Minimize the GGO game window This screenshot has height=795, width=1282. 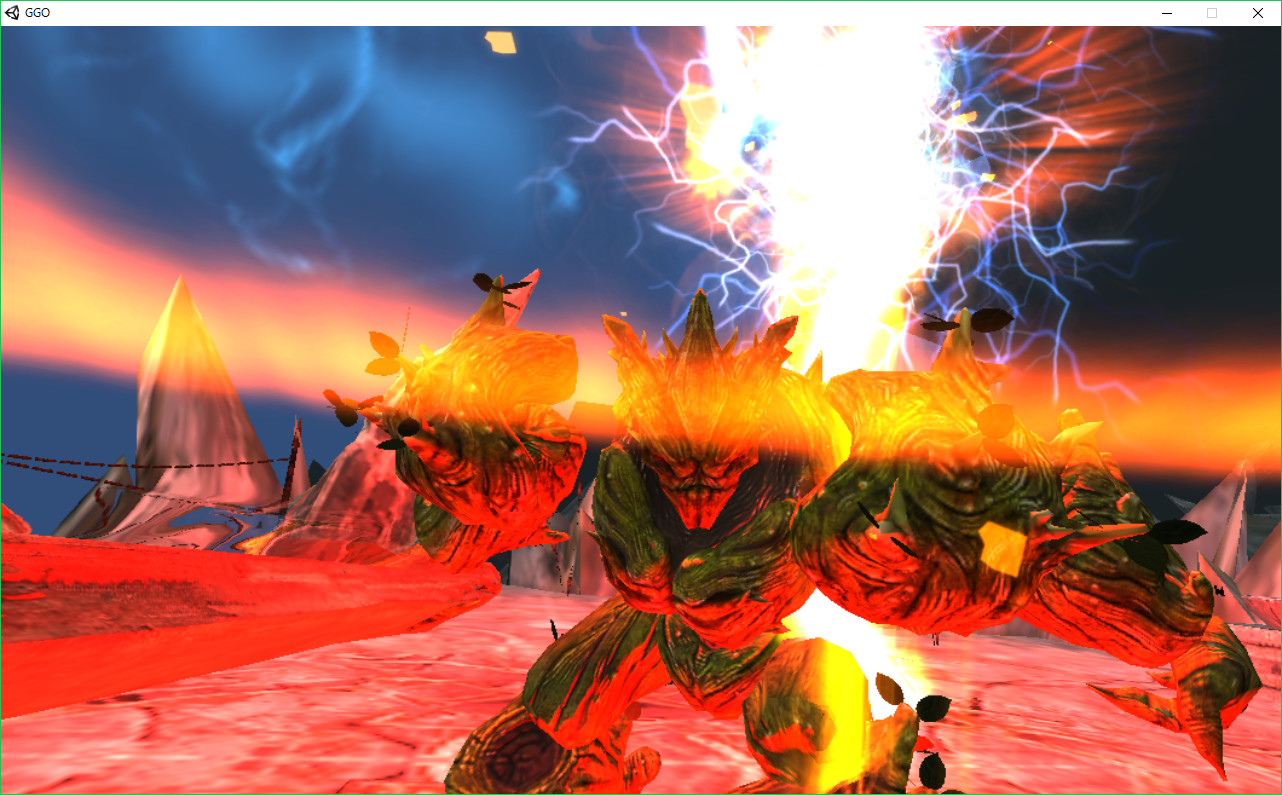(x=1167, y=13)
